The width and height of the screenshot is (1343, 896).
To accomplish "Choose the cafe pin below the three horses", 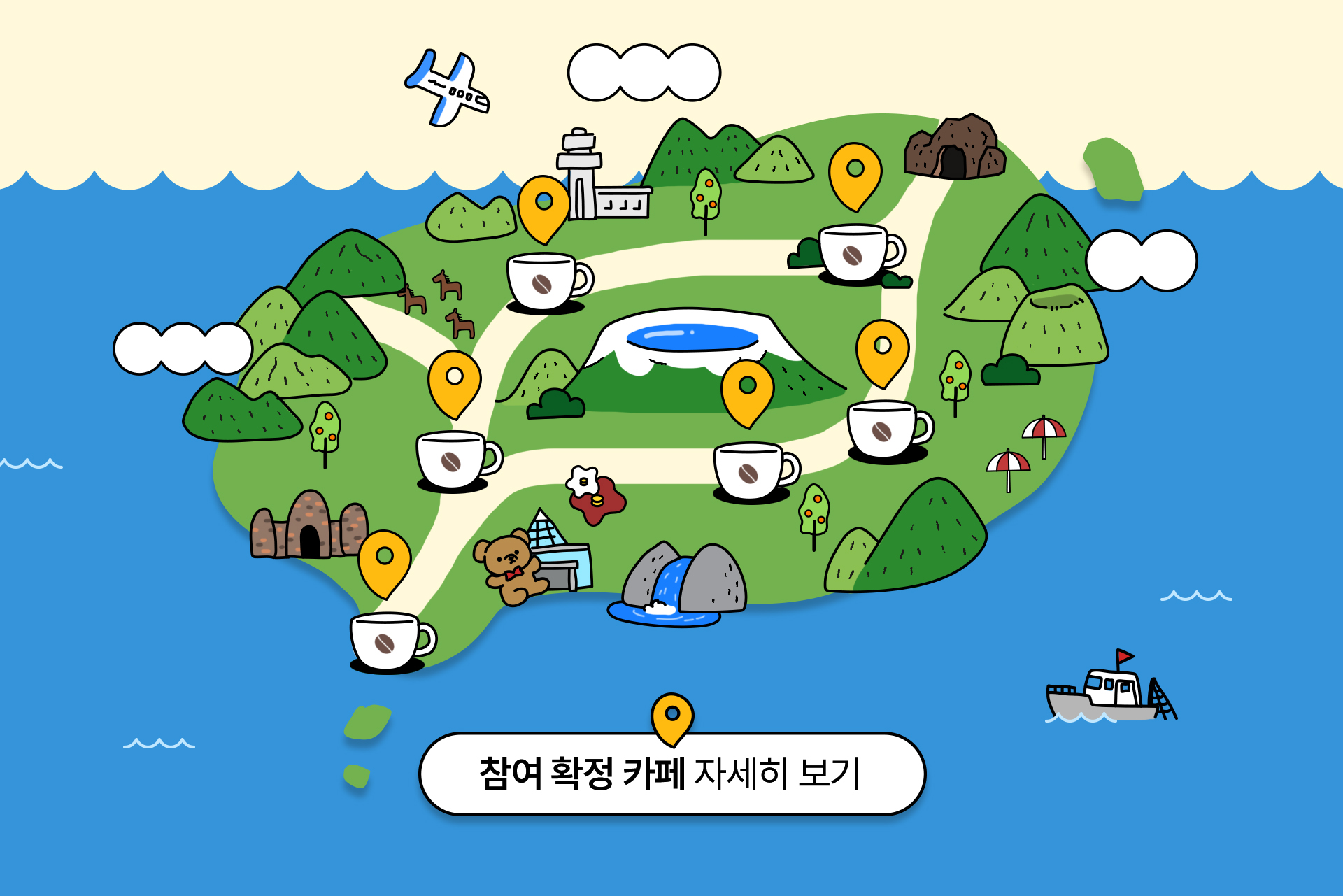I will 455,380.
